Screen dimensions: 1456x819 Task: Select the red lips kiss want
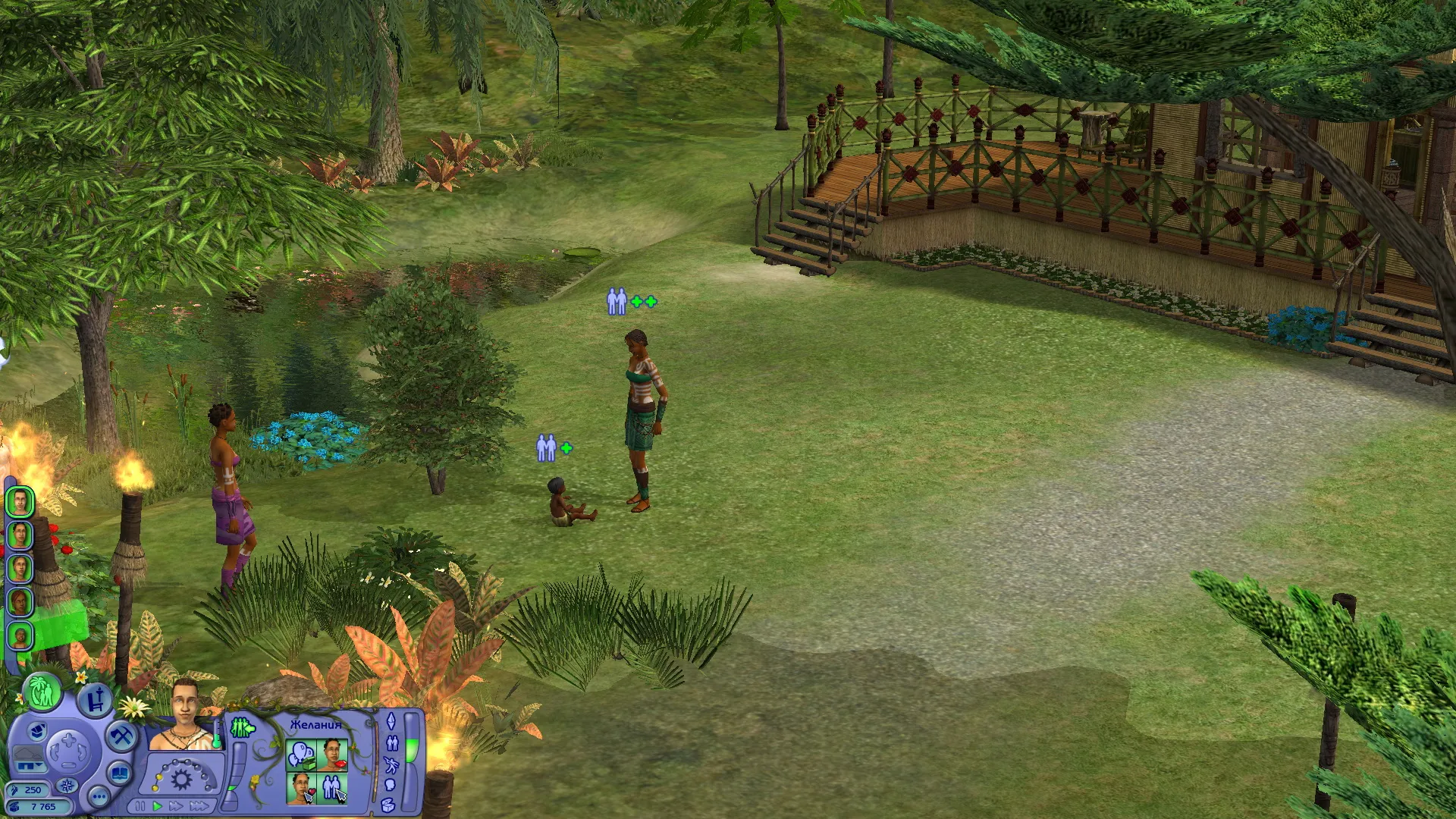coord(333,755)
